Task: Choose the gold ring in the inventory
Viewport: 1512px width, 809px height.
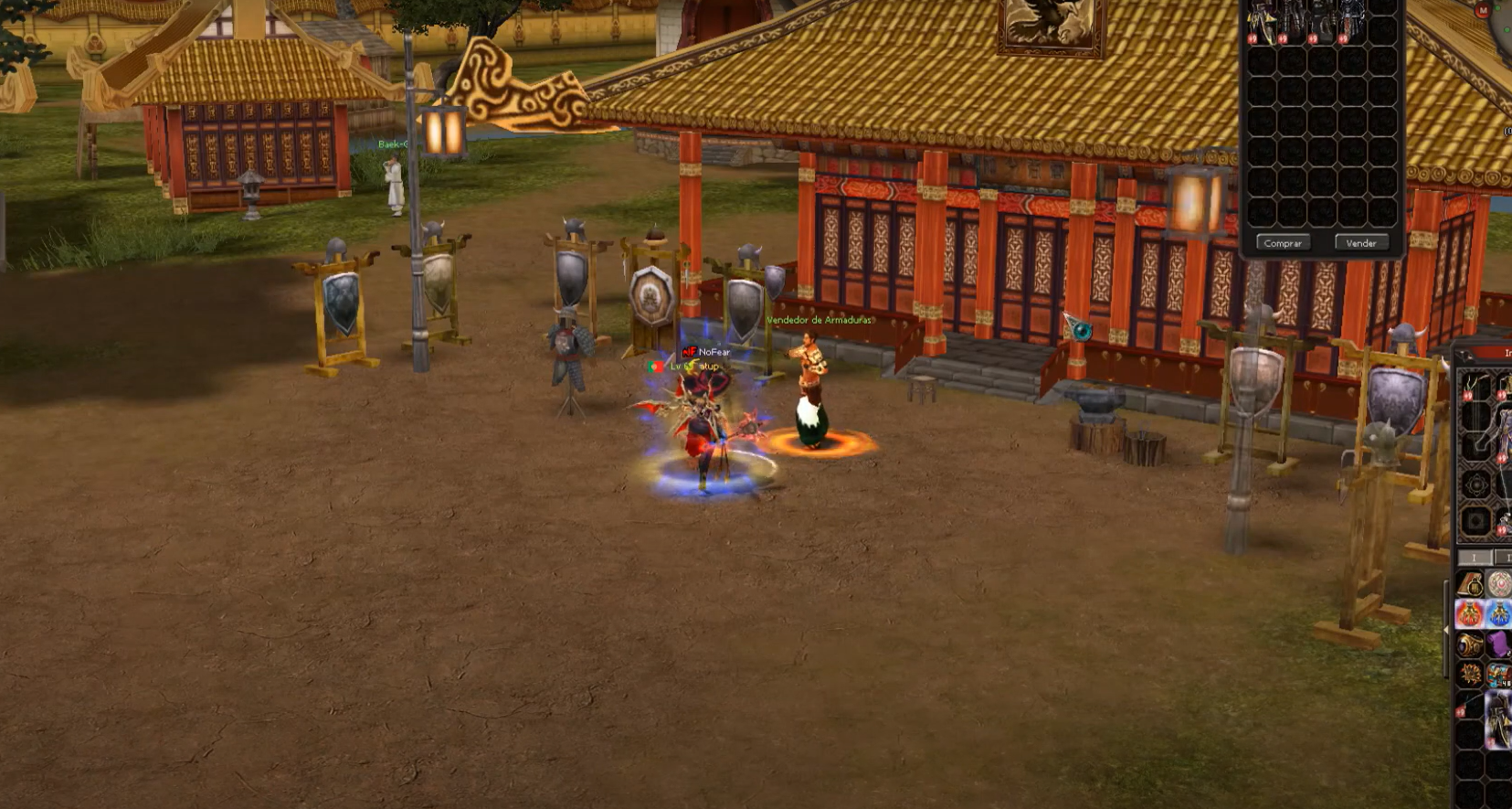Action: pos(1469,644)
